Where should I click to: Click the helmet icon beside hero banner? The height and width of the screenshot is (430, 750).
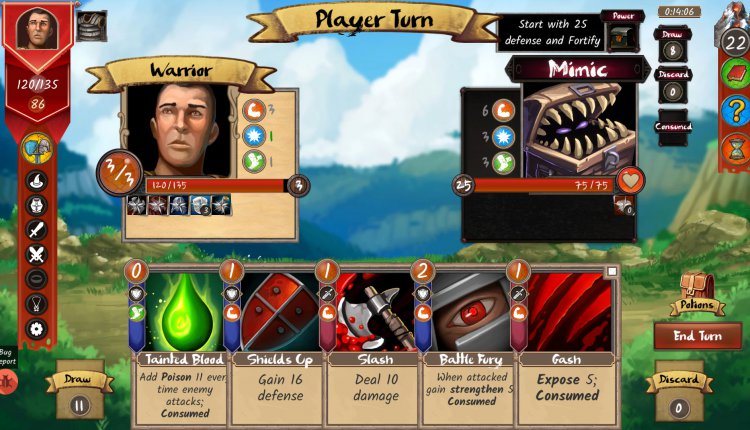[x=92, y=26]
